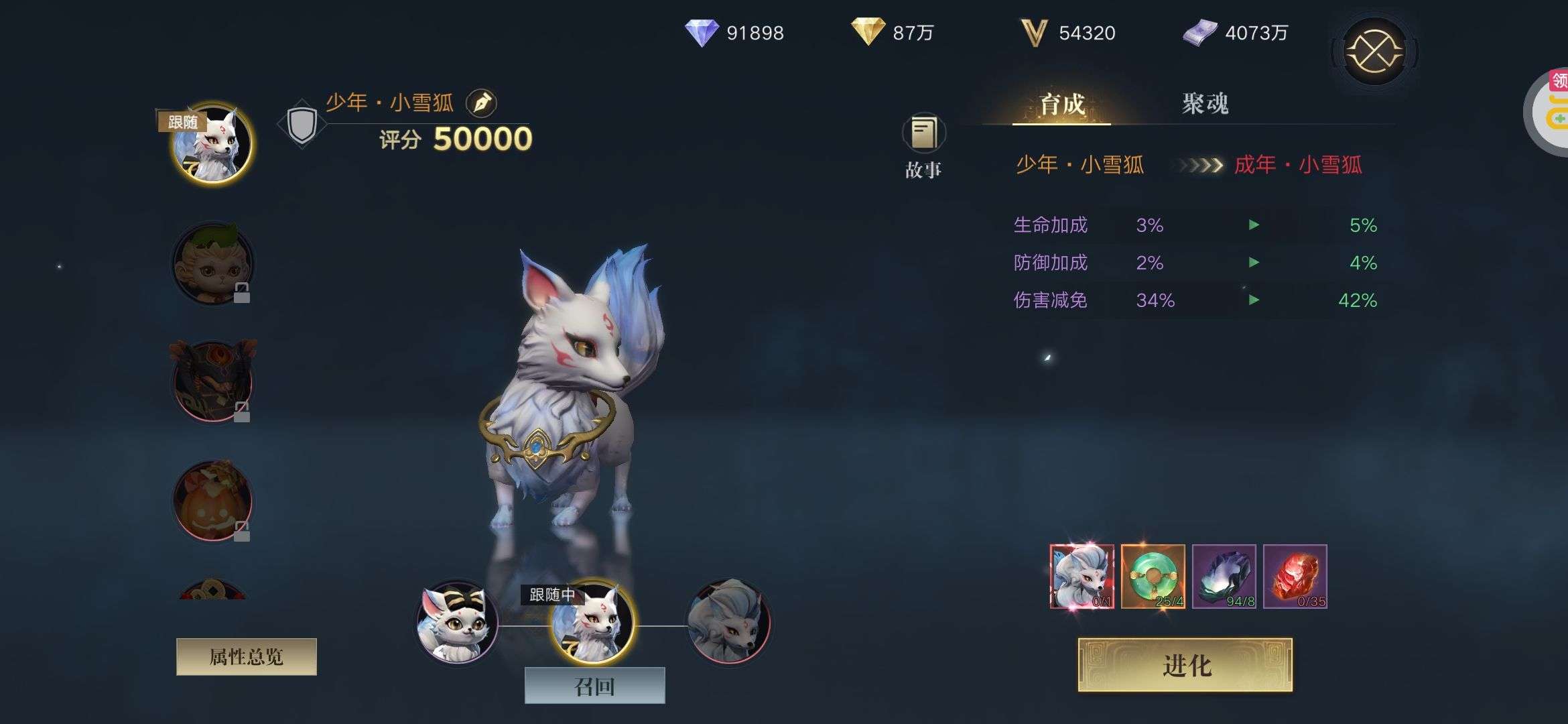The height and width of the screenshot is (724, 1568).
Task: Recall the pet with 召回 button
Action: [594, 686]
